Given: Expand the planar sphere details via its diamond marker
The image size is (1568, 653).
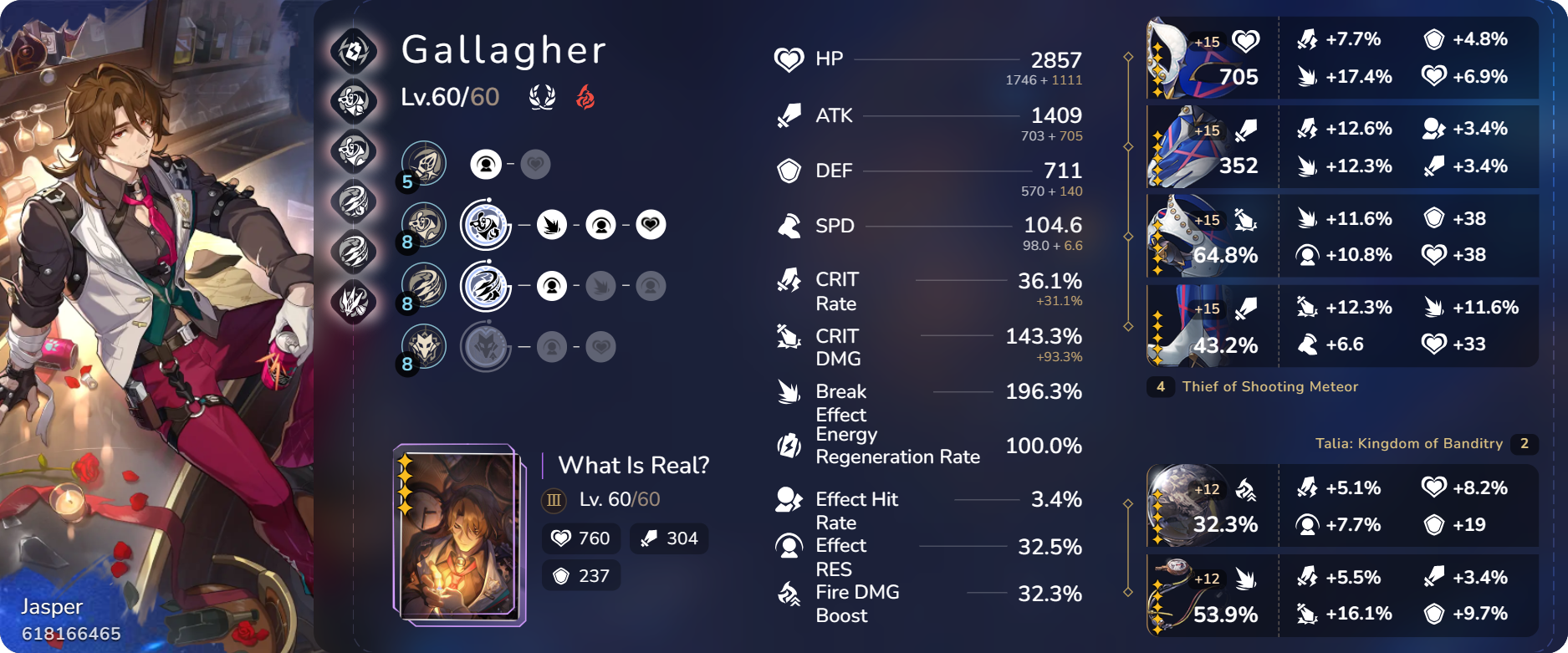Looking at the screenshot, I should pyautogui.click(x=1129, y=505).
